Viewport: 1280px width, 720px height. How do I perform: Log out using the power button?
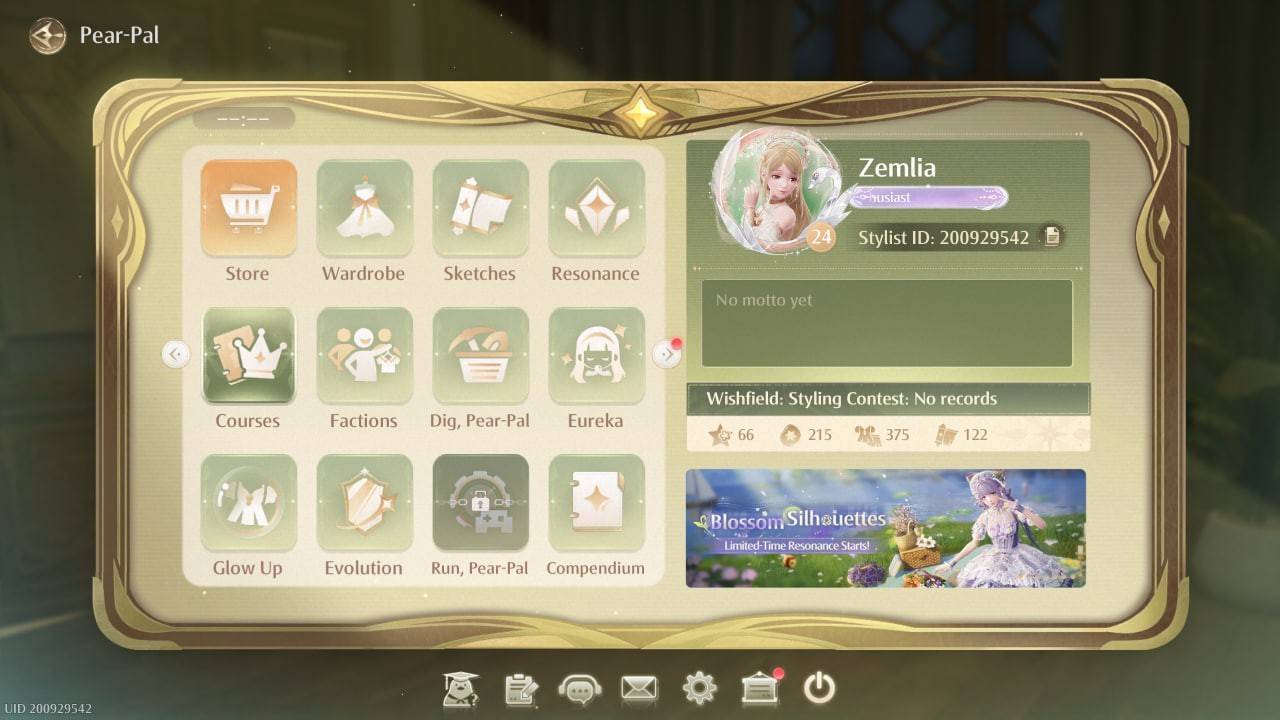pos(820,688)
